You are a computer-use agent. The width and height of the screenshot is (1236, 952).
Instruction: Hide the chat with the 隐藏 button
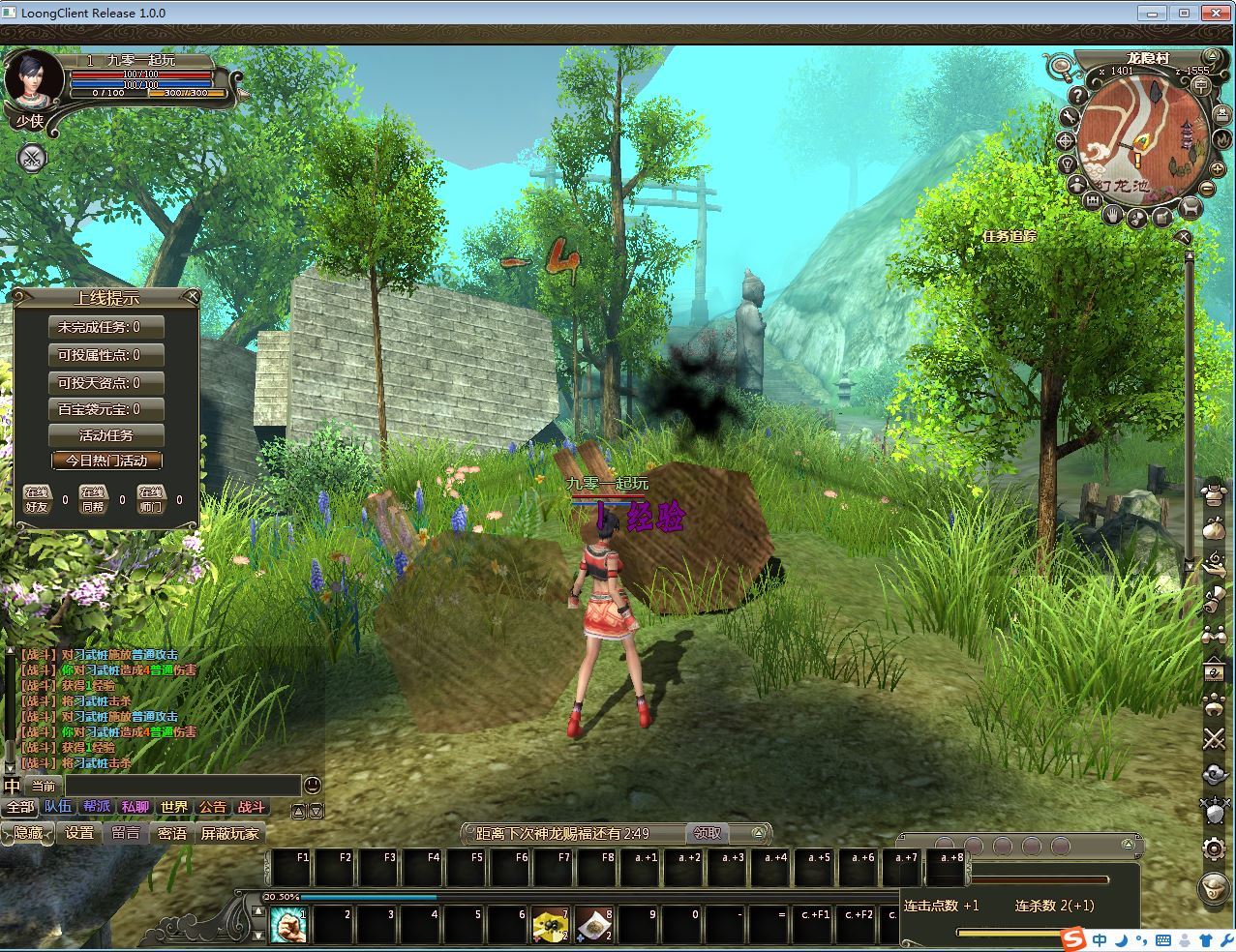tap(27, 833)
